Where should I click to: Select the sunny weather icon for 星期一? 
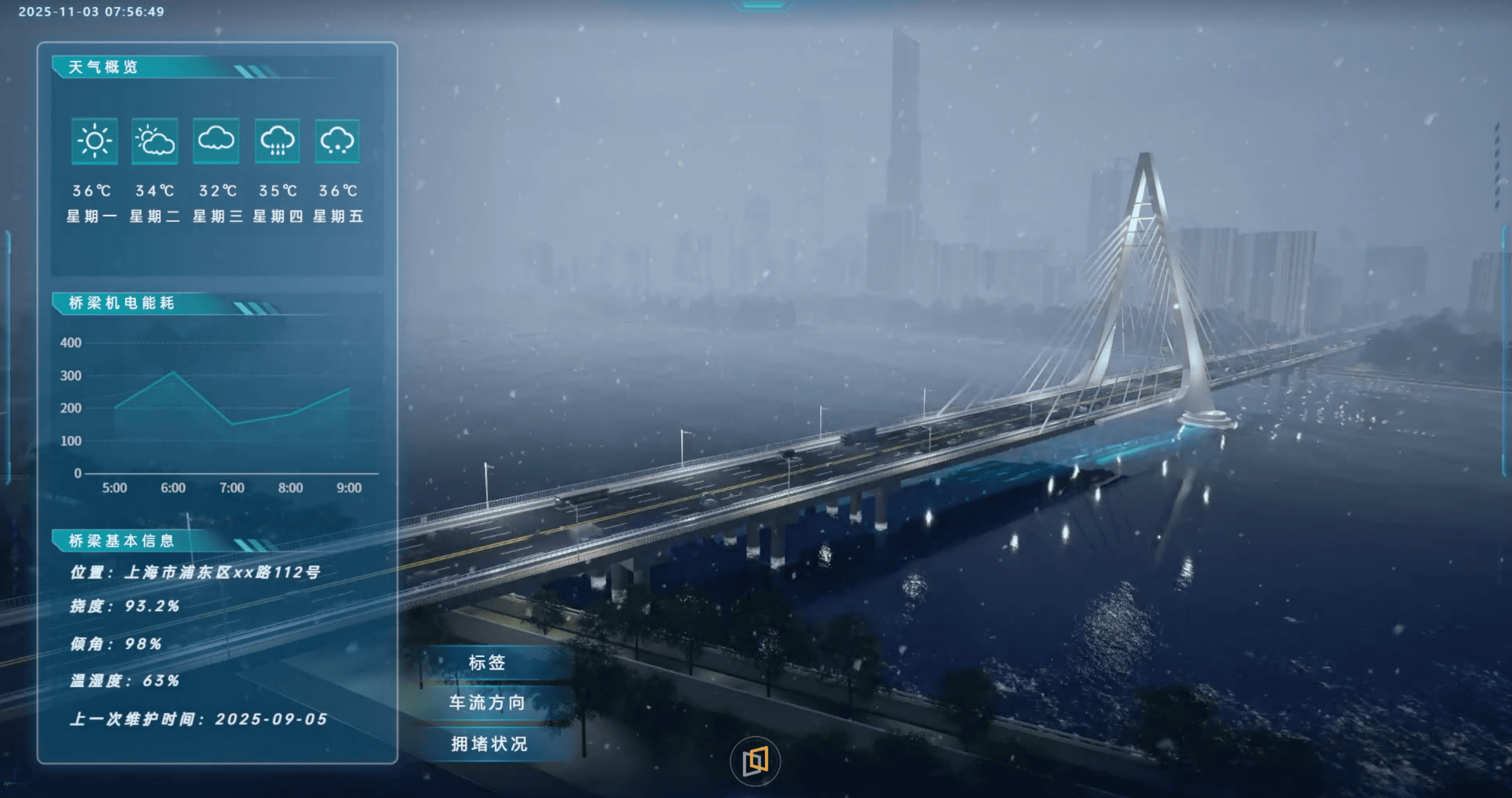coord(94,141)
